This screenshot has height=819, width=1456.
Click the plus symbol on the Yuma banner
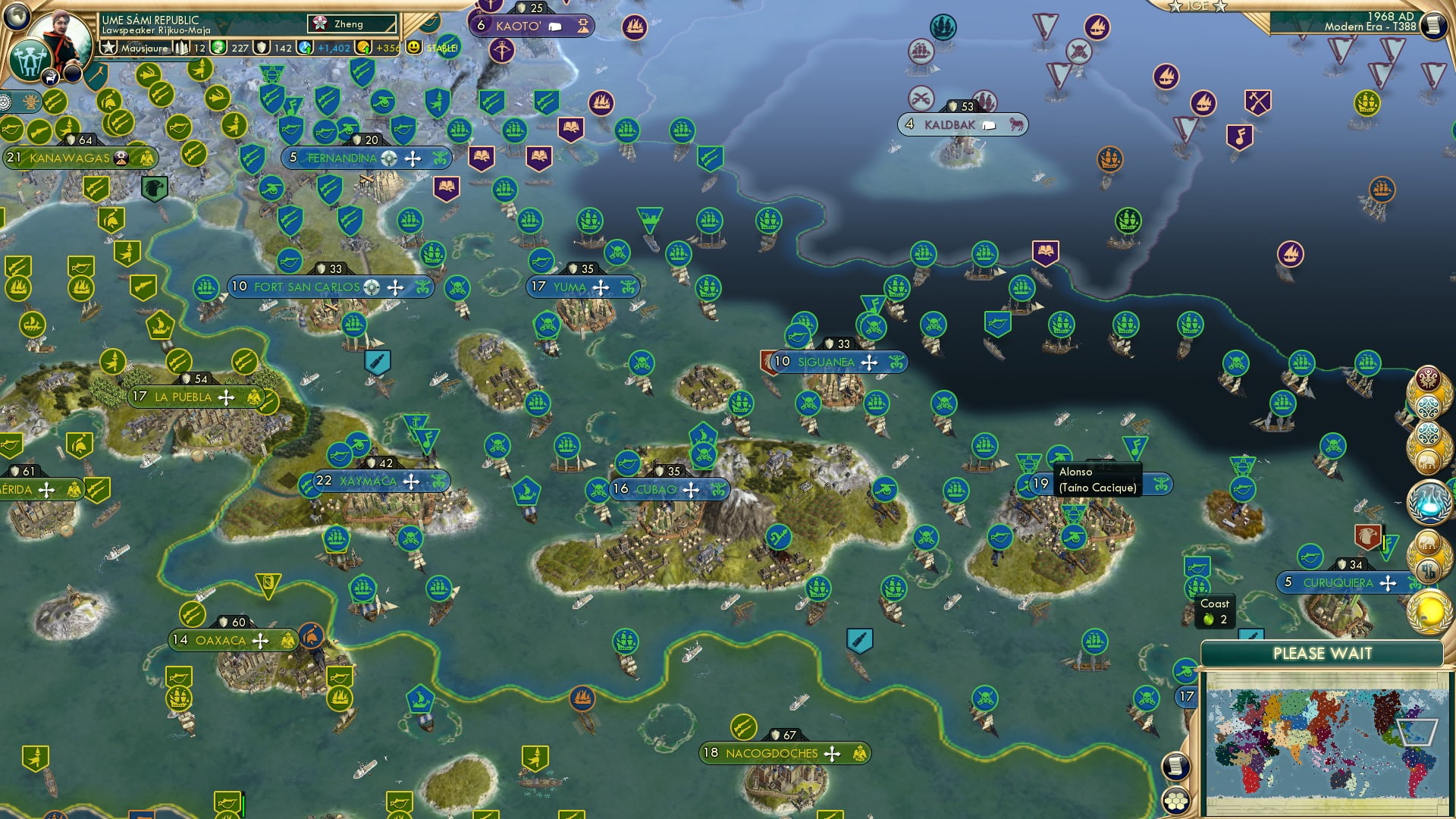tap(600, 287)
